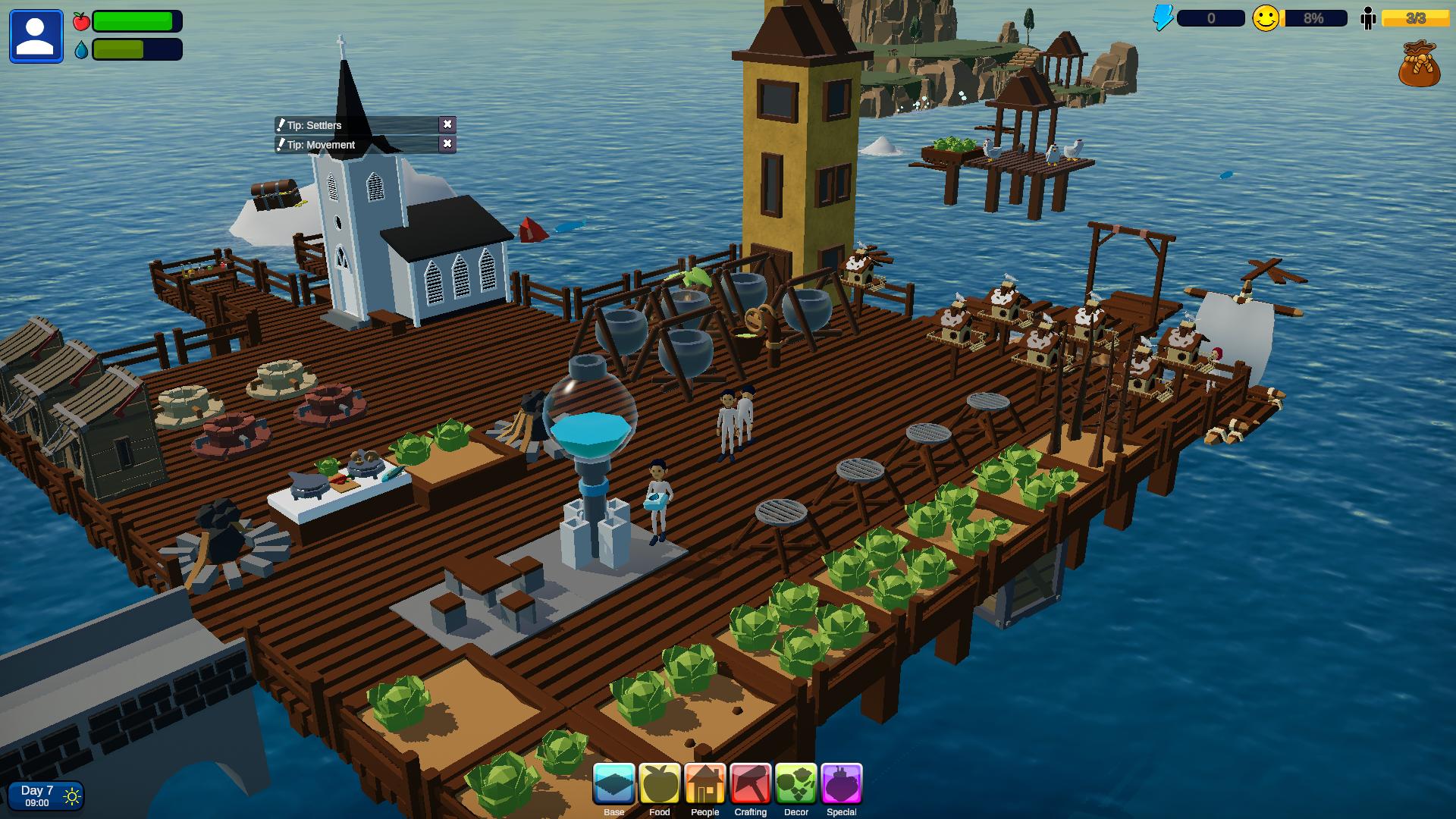
Task: Click the Day 7 clock panel
Action: (45, 796)
